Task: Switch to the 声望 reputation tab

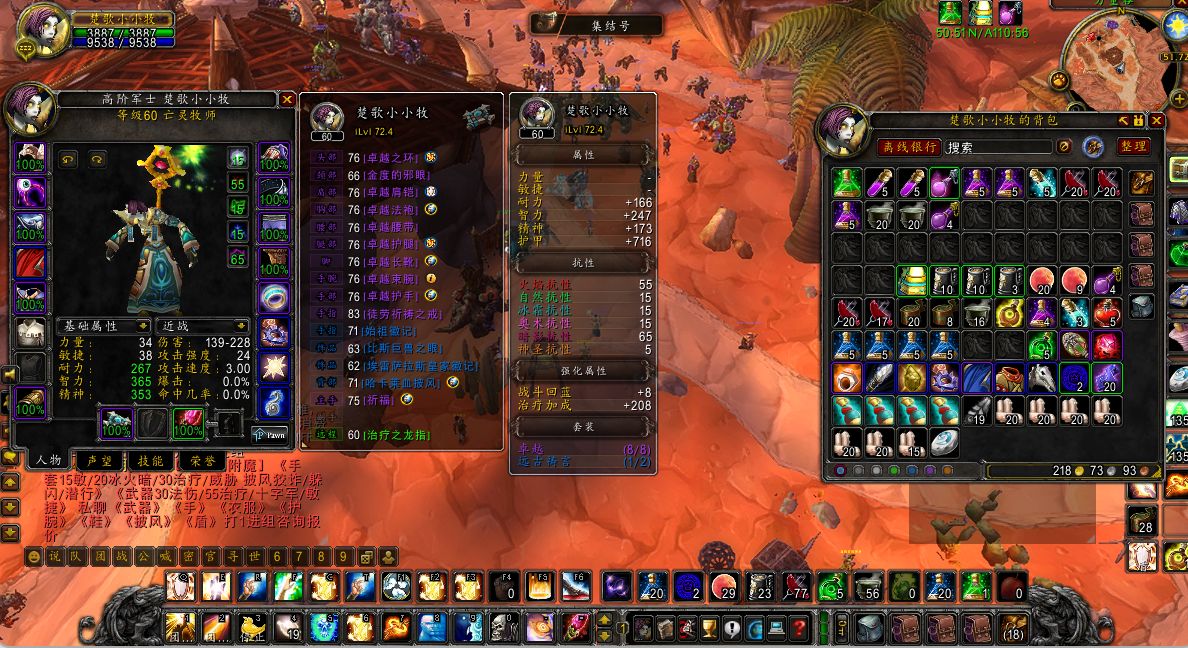Action: pyautogui.click(x=99, y=461)
